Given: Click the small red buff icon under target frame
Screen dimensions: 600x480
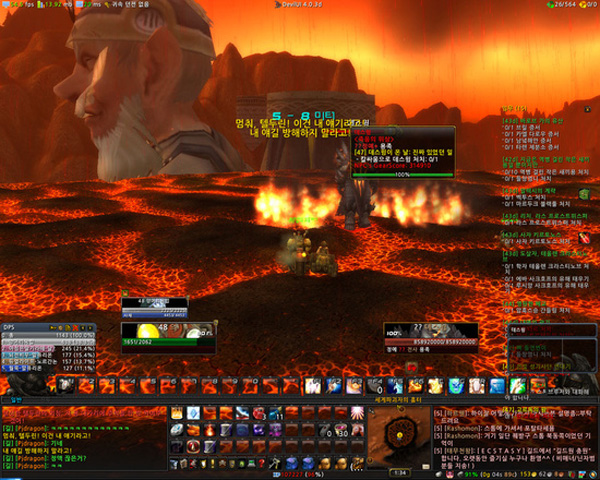Looking at the screenshot, I should pos(410,369).
